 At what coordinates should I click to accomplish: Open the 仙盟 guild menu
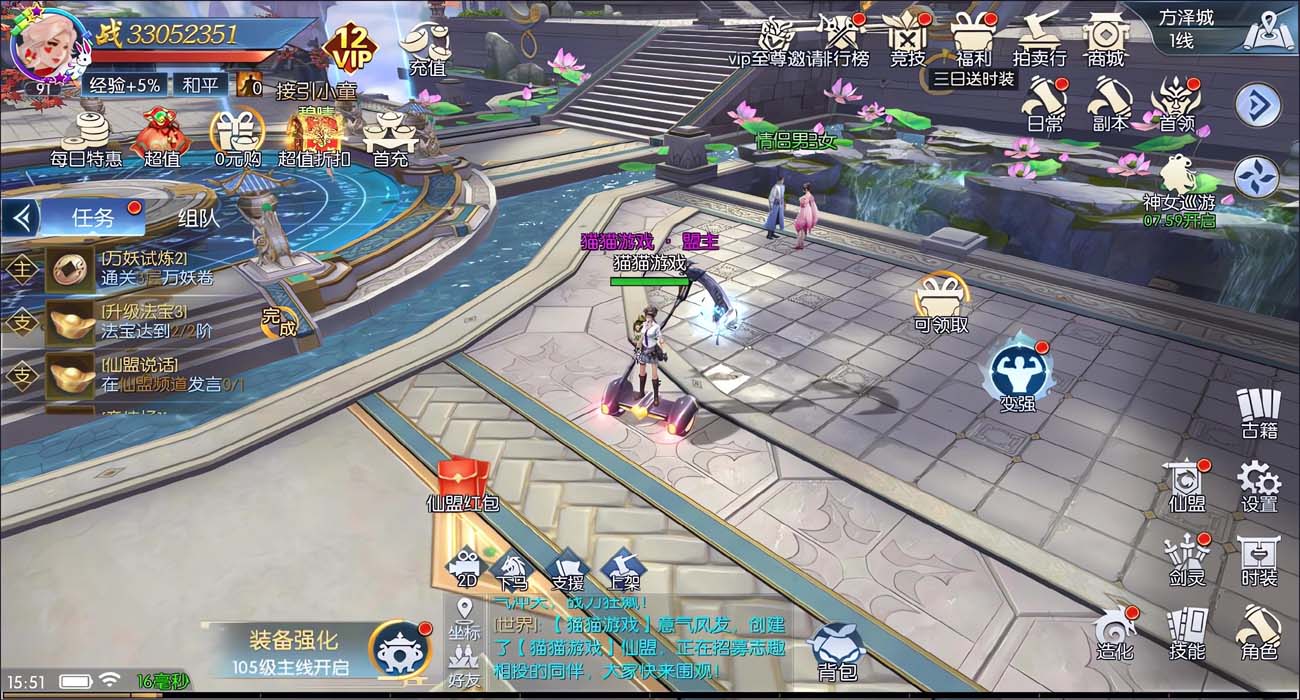pyautogui.click(x=1187, y=485)
